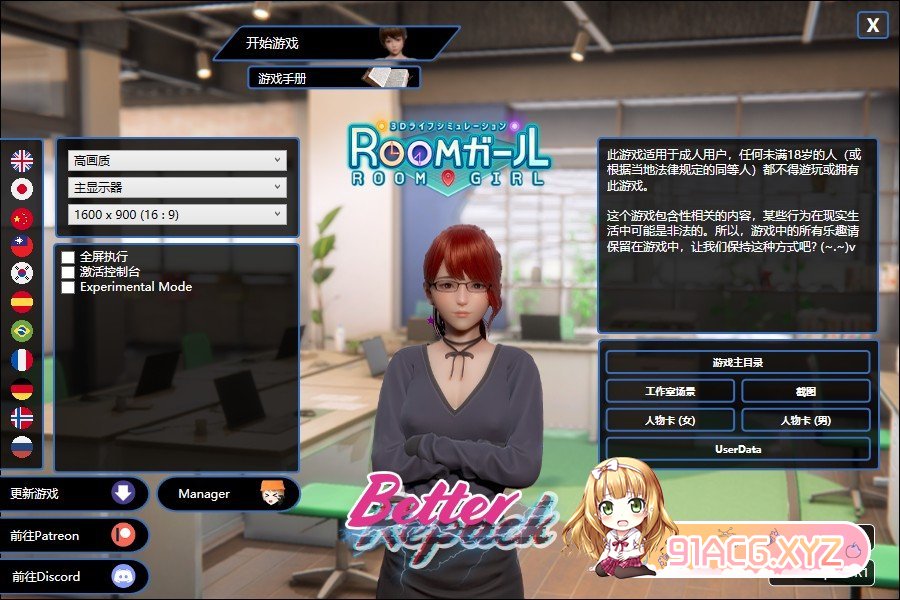The image size is (900, 600).
Task: Switch language with the French flag
Action: tap(22, 360)
